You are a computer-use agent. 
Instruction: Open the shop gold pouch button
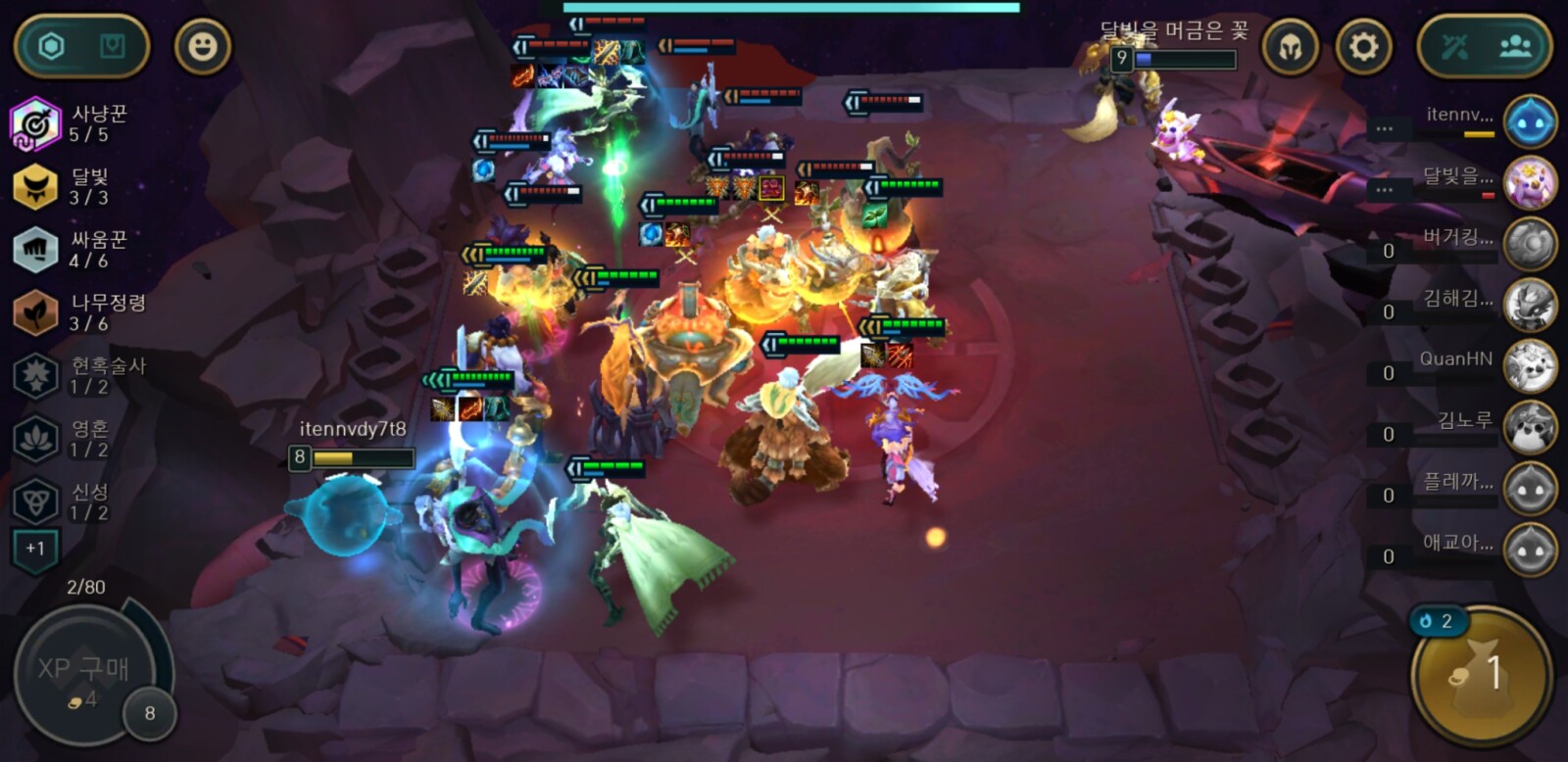pos(1481,675)
